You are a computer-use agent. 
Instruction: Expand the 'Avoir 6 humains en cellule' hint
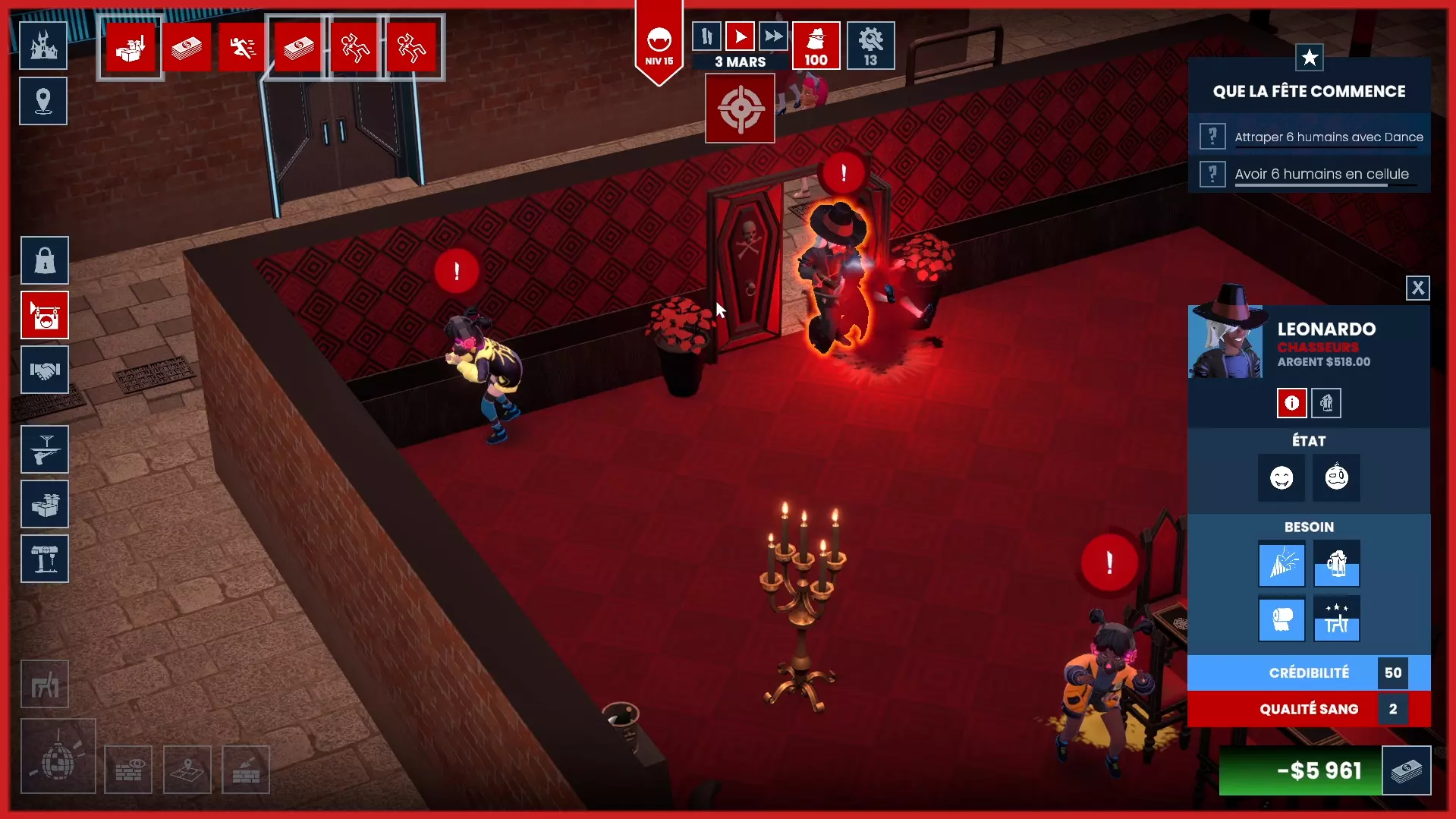click(1212, 174)
